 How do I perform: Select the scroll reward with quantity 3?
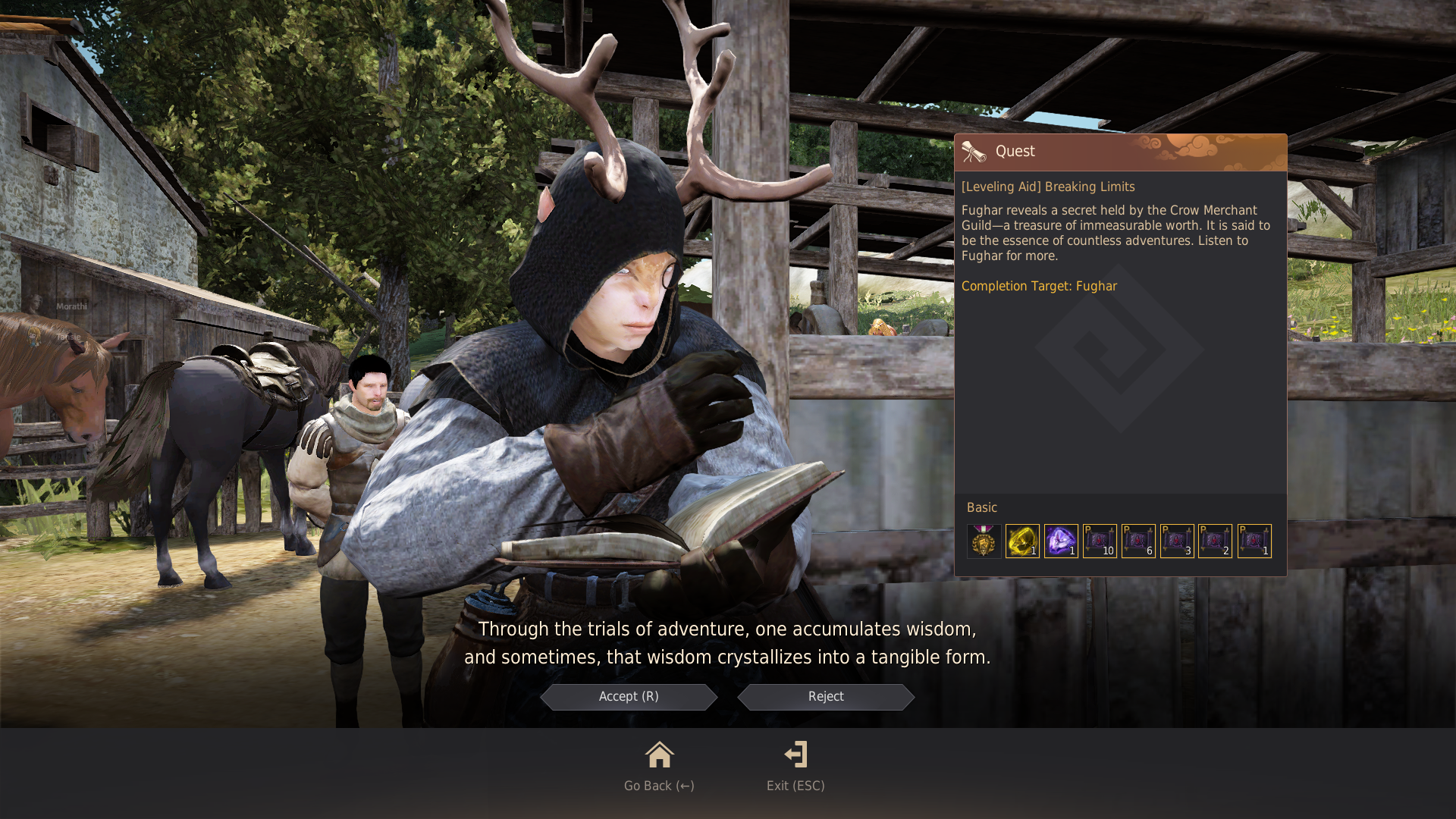[1177, 540]
